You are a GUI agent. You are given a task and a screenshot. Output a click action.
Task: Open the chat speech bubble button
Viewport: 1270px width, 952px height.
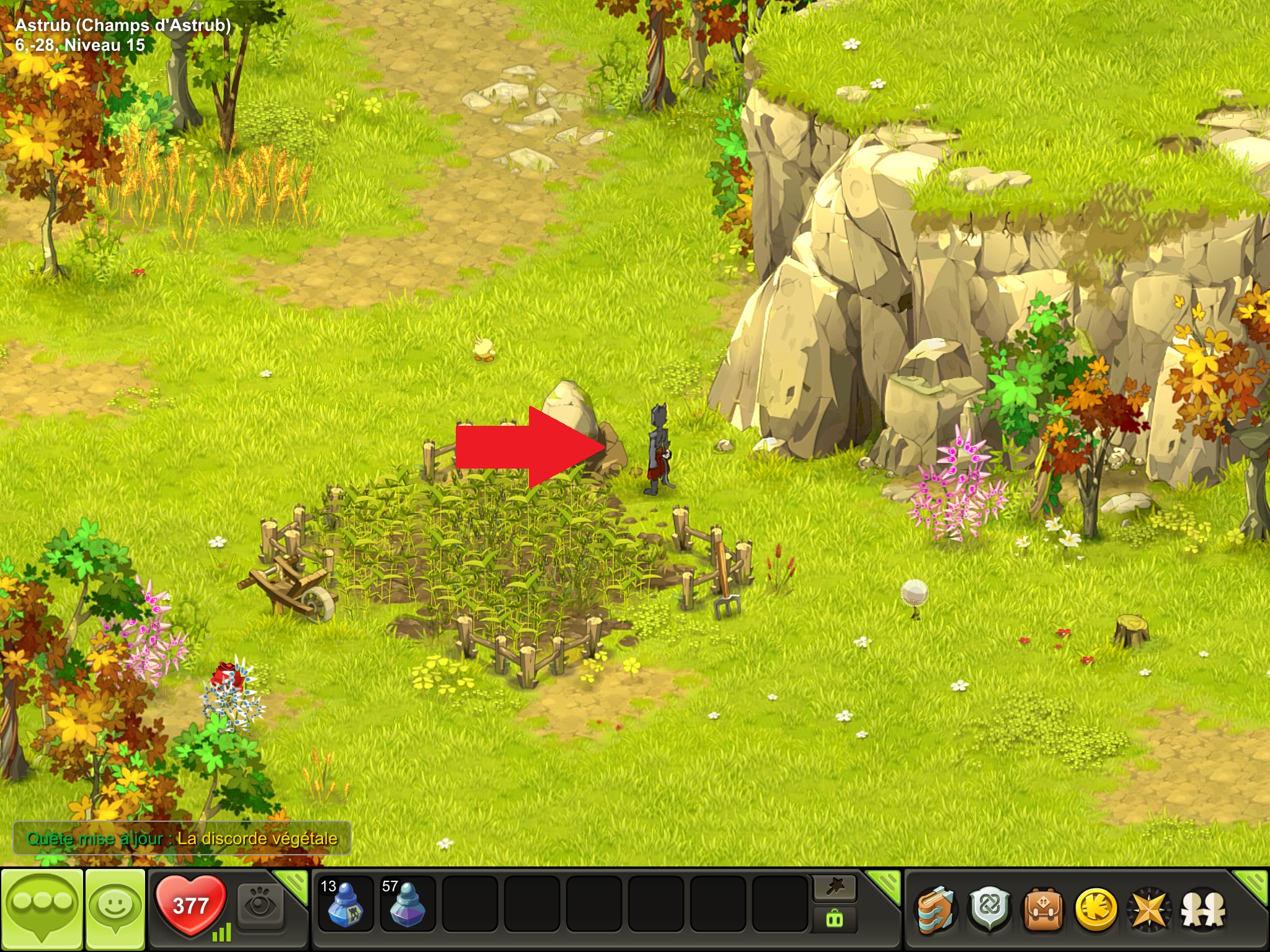[x=42, y=907]
